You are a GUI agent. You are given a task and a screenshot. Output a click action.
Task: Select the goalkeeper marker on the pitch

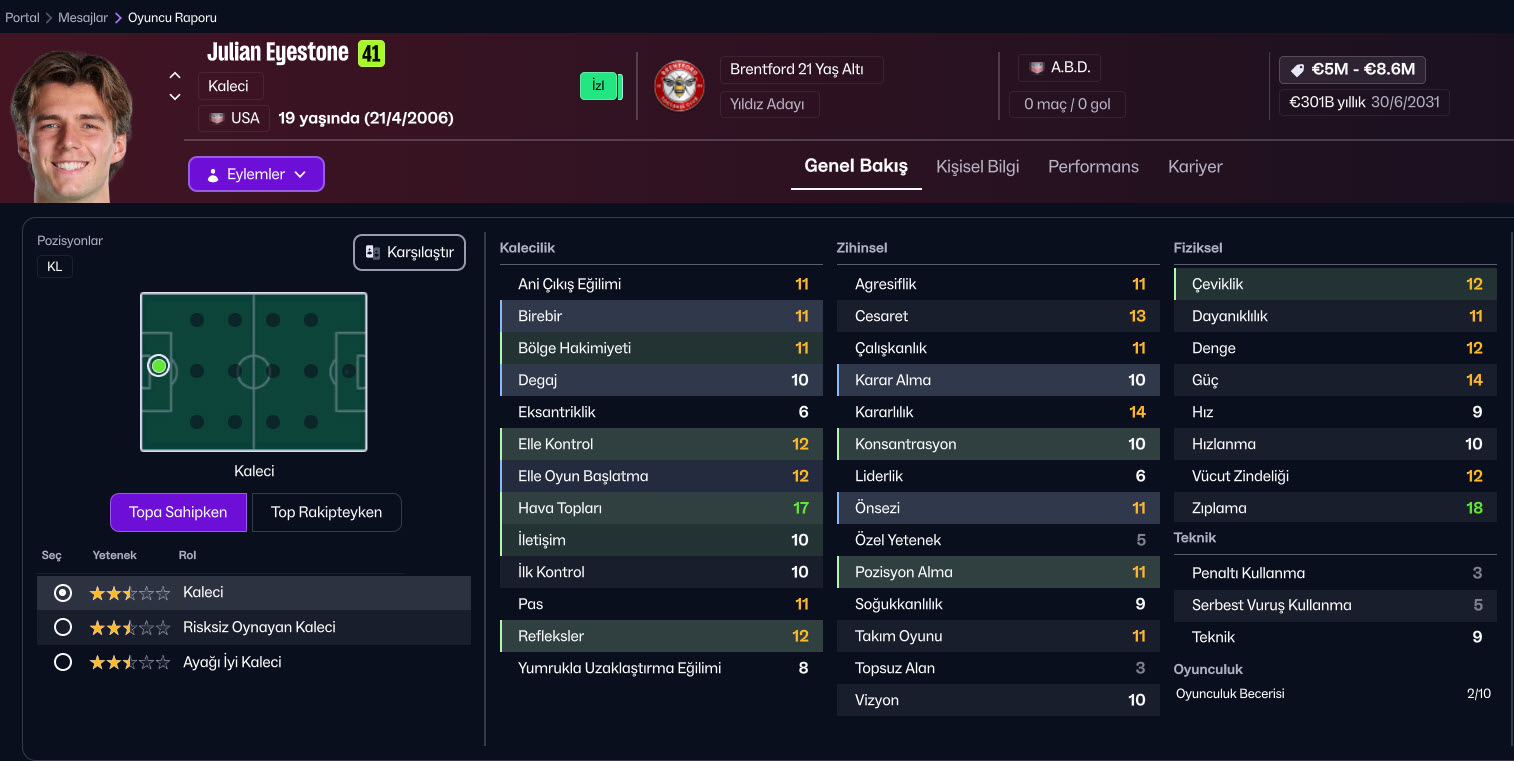pos(158,366)
